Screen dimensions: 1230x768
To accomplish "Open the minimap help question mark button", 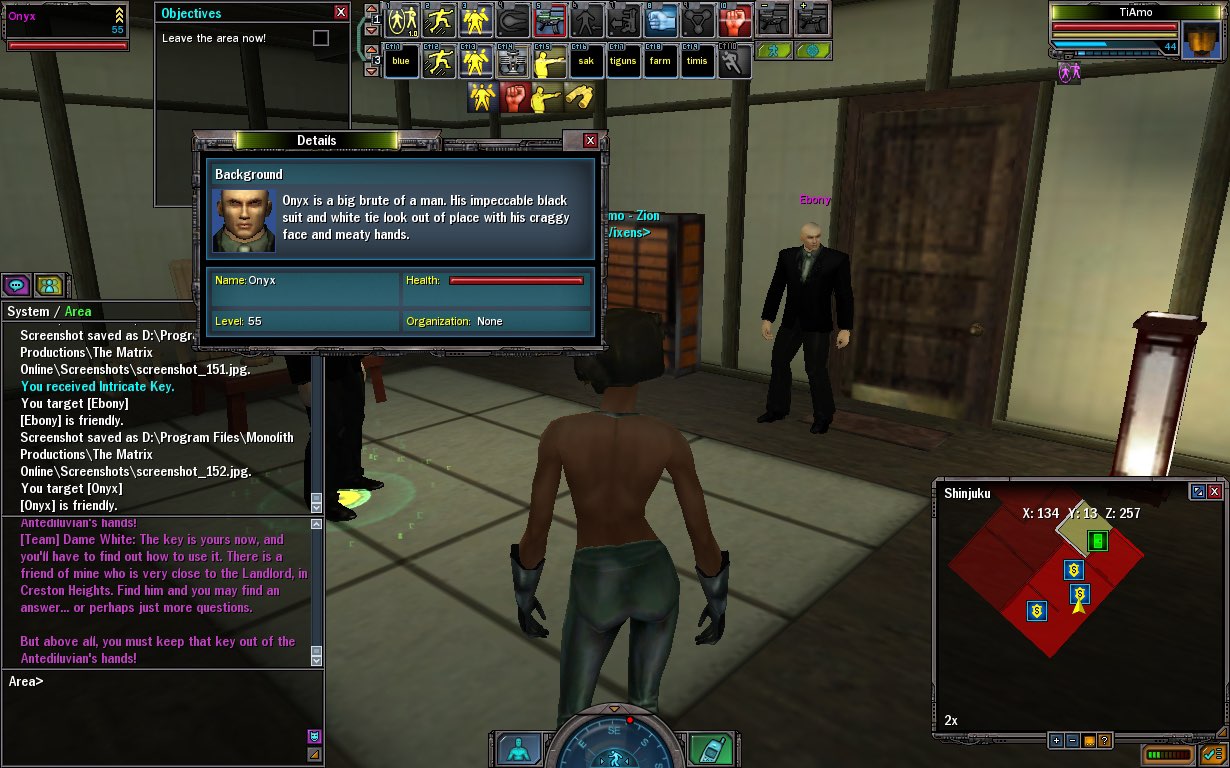I will 1104,741.
